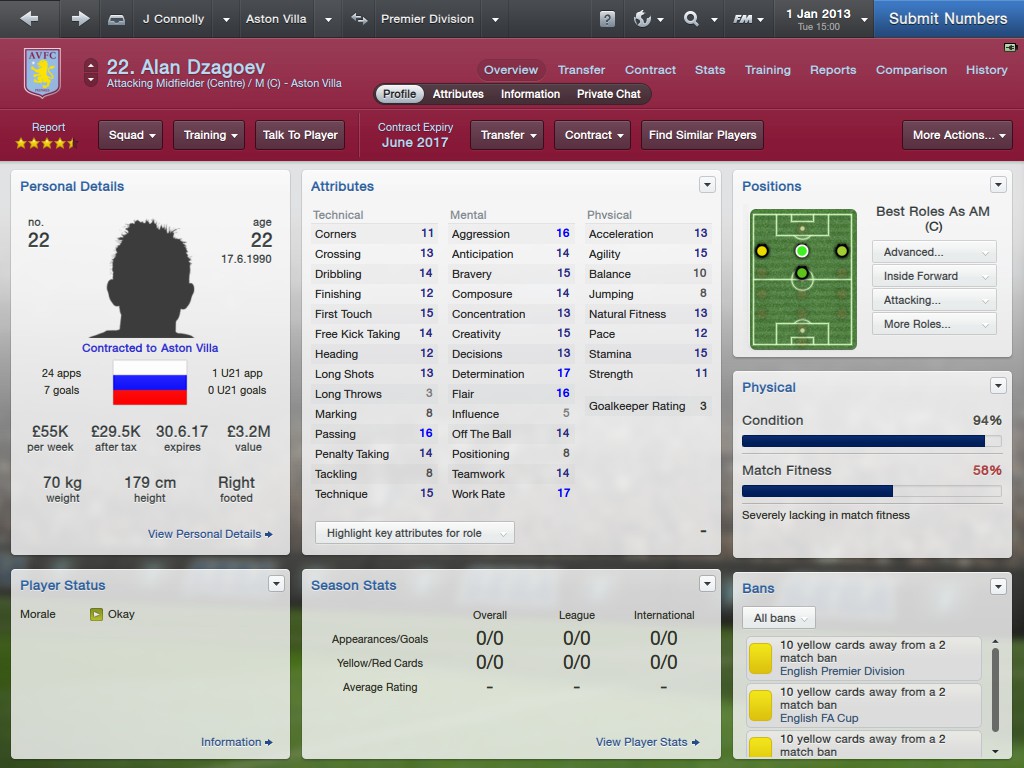Switch to the Attributes sub-tab
The image size is (1024, 768).
(x=458, y=94)
